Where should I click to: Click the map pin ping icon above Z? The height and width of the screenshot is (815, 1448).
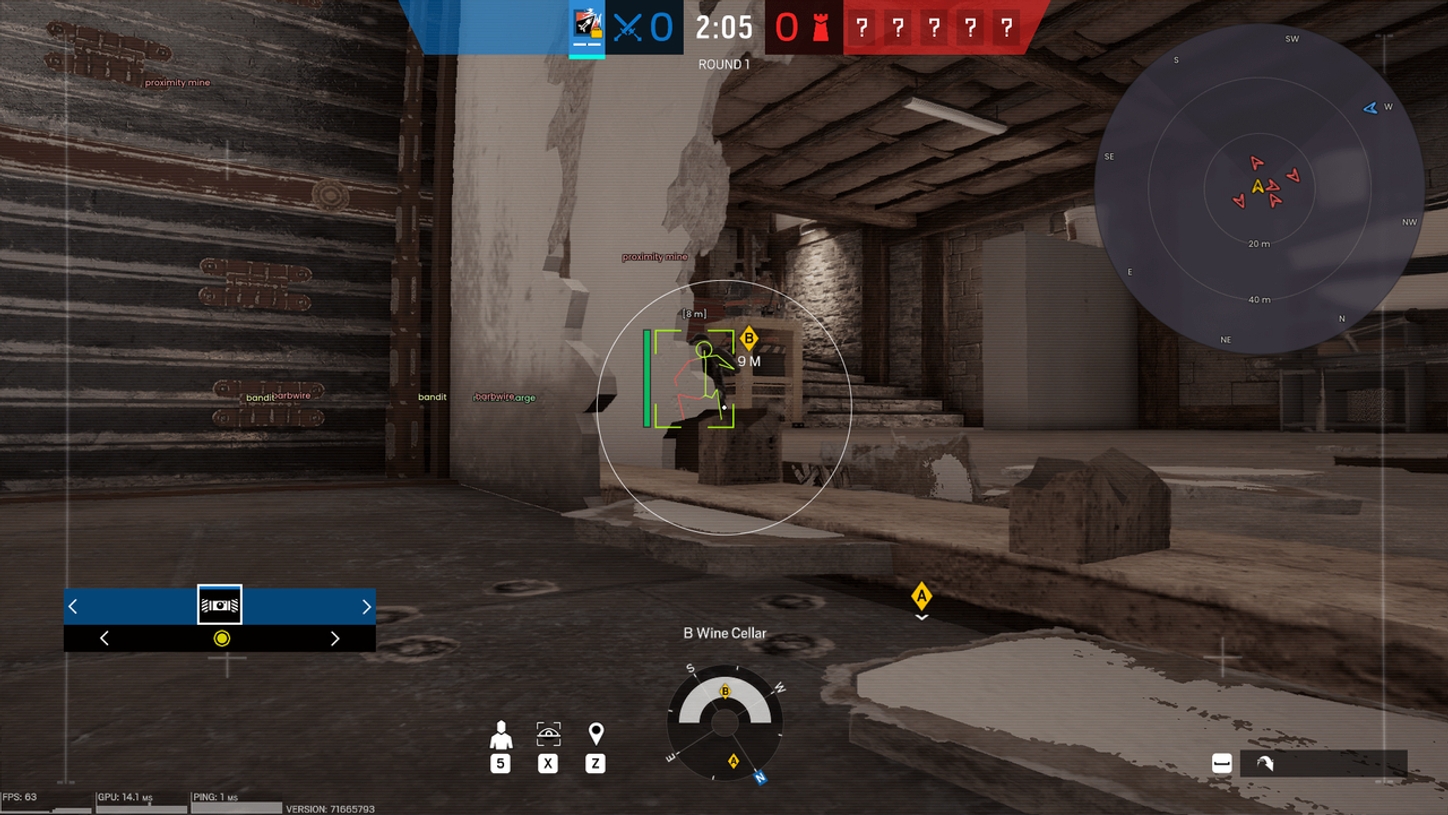[598, 734]
